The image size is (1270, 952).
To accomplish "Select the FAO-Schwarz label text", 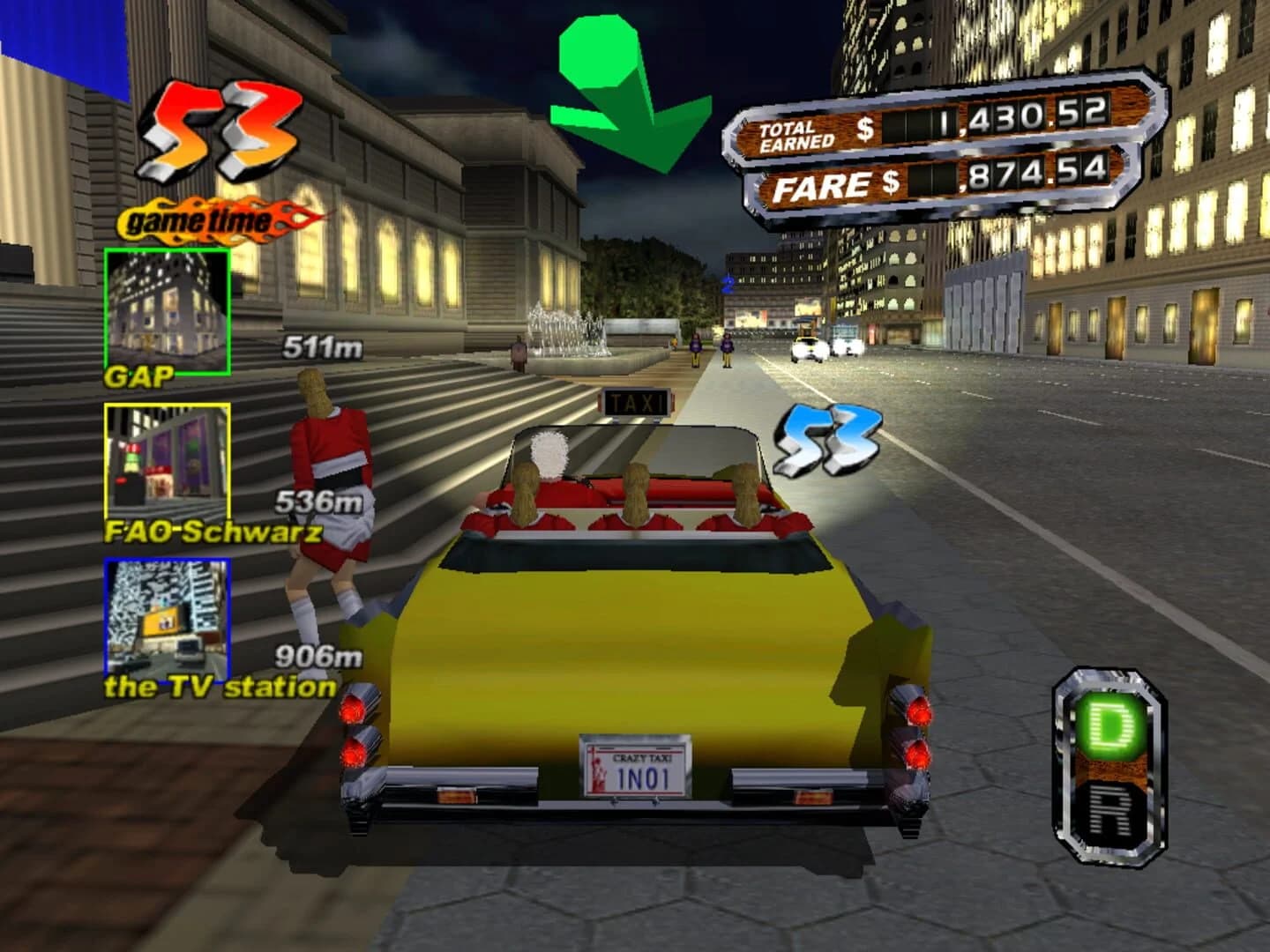I will click(x=212, y=532).
